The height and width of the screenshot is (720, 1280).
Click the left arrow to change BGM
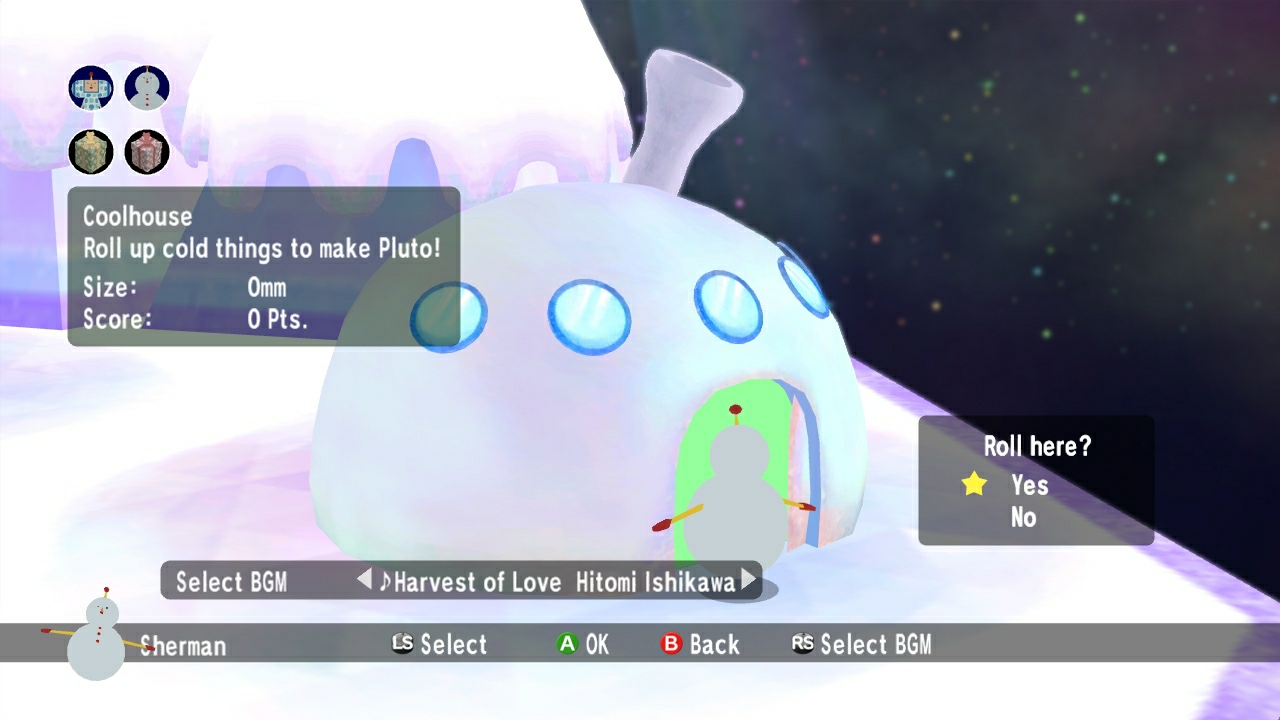(x=364, y=580)
